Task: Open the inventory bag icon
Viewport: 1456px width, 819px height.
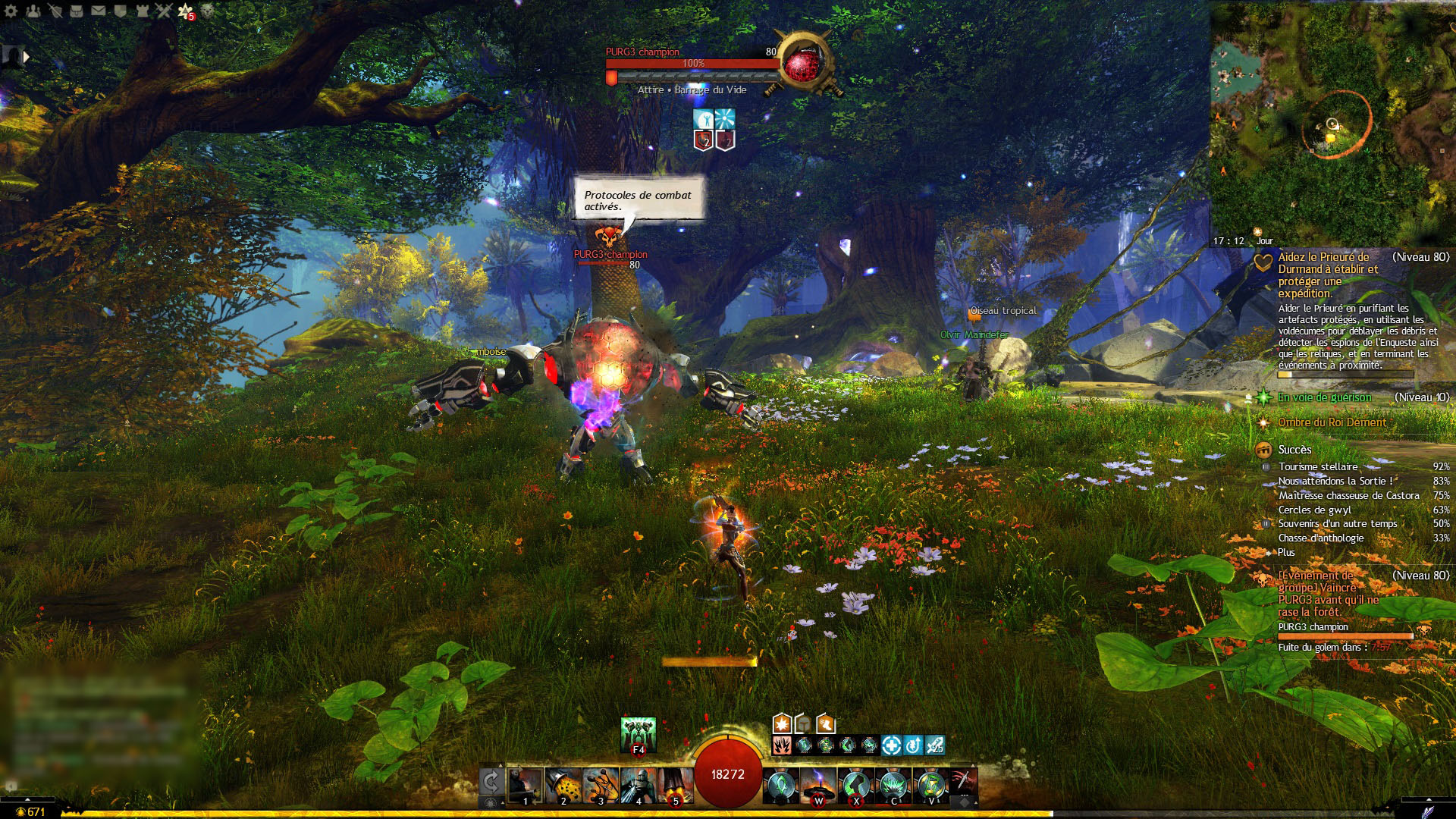Action: 77,11
